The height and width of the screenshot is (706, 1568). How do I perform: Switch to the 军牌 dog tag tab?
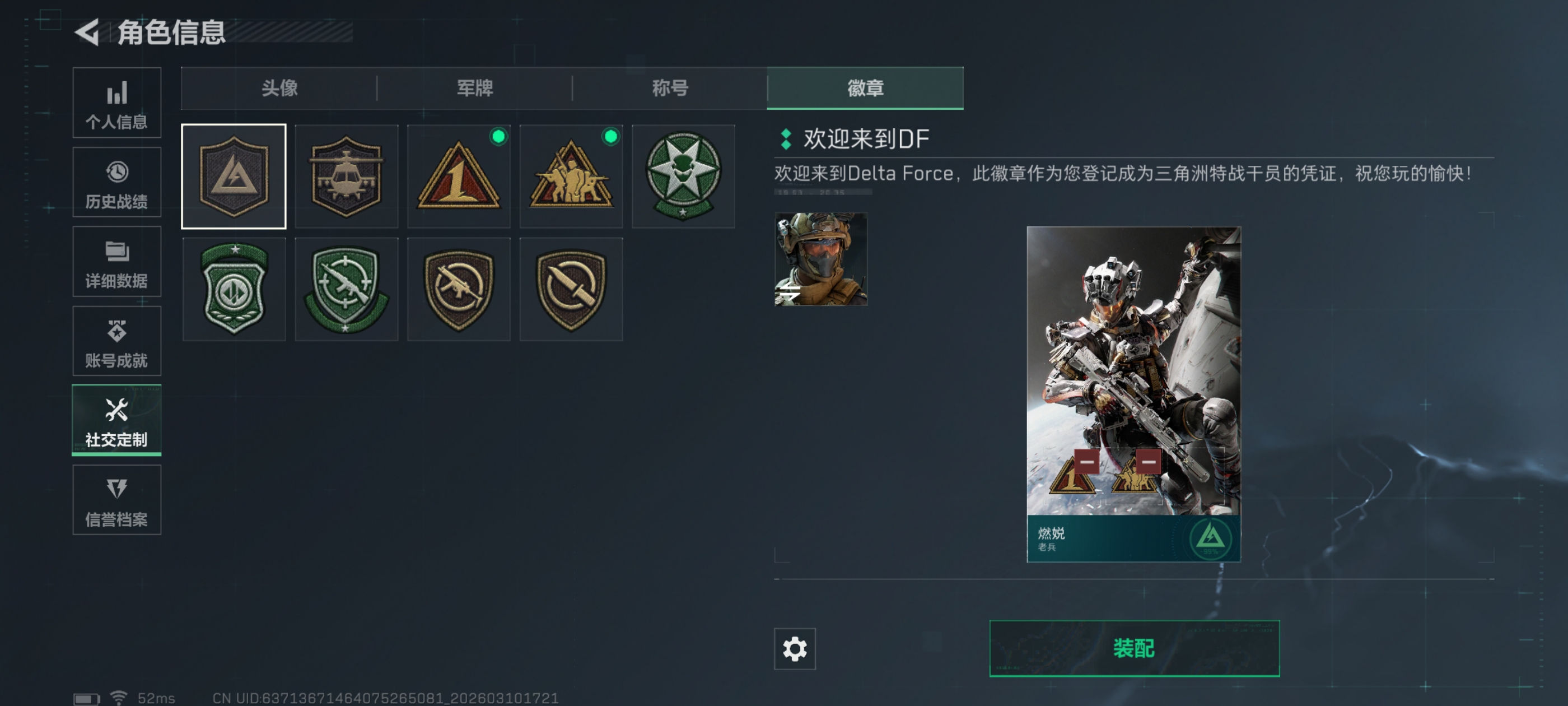click(x=475, y=89)
